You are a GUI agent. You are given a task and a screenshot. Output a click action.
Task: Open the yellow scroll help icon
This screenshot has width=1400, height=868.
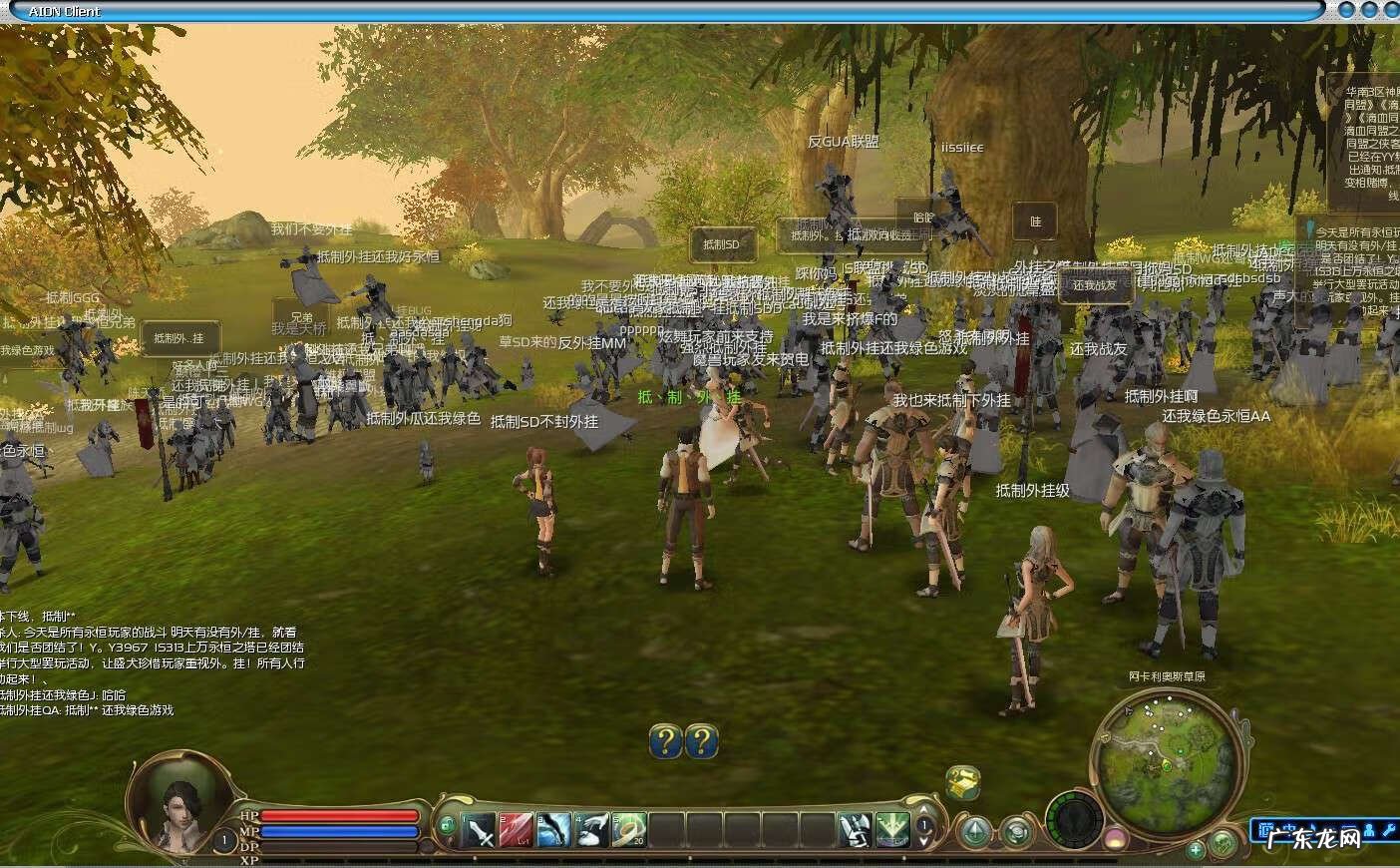(963, 782)
